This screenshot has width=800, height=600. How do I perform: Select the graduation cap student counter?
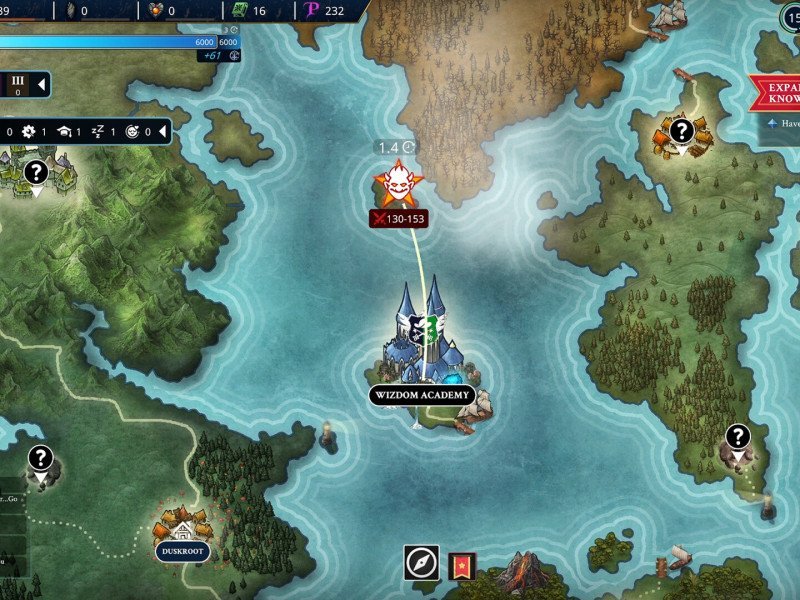tap(64, 131)
